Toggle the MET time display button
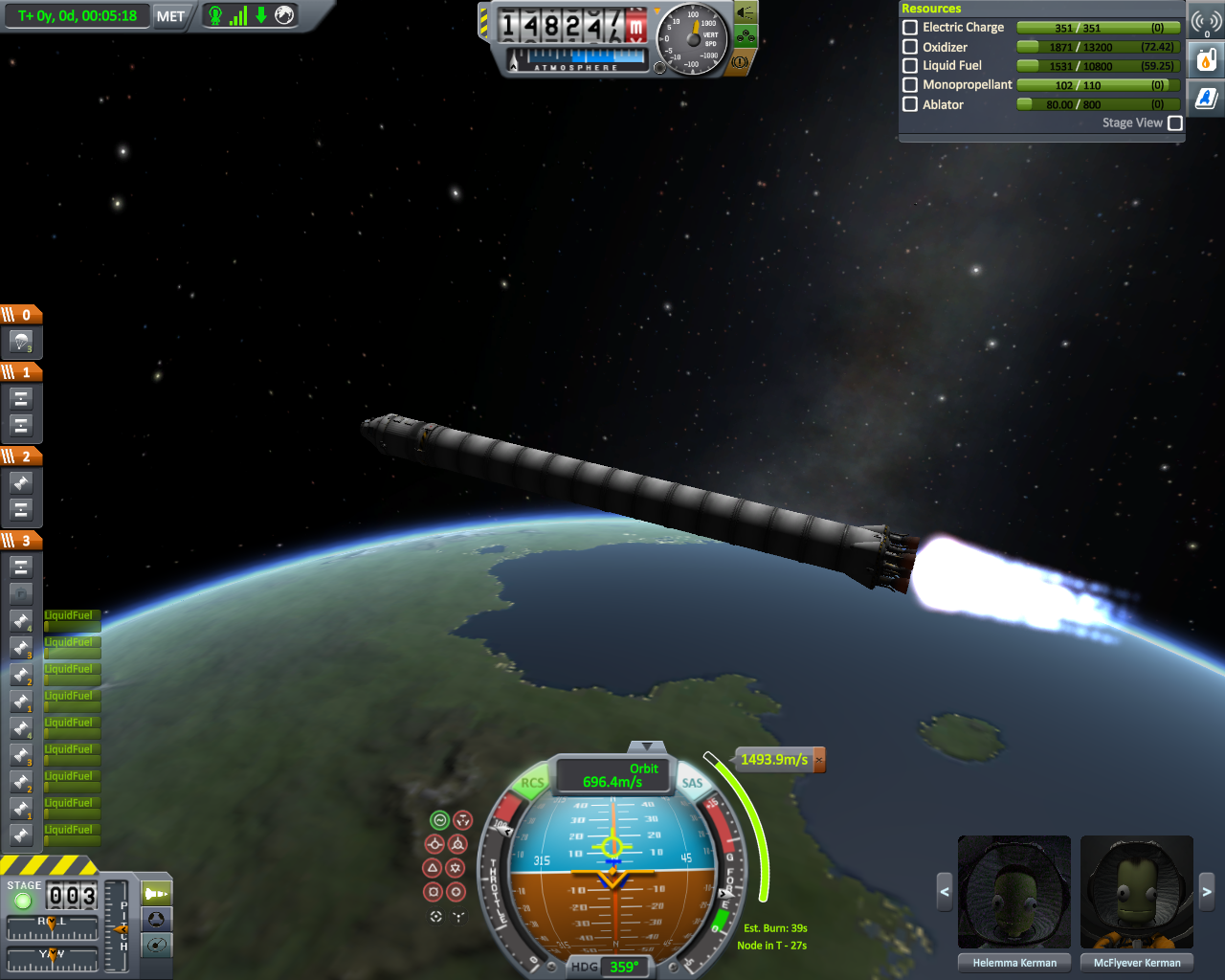This screenshot has height=980, width=1225. (x=170, y=16)
